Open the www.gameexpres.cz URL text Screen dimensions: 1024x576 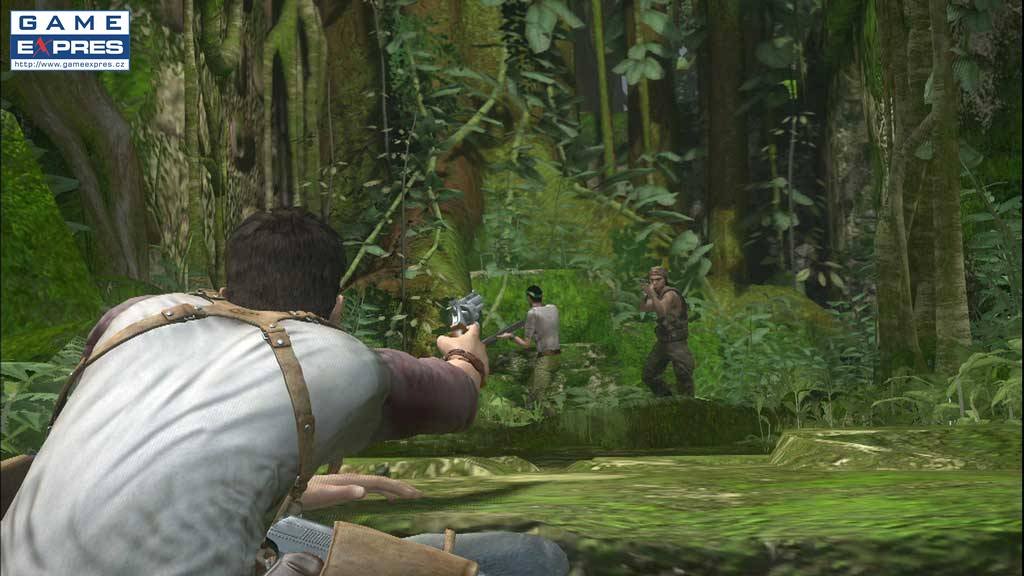[69, 64]
